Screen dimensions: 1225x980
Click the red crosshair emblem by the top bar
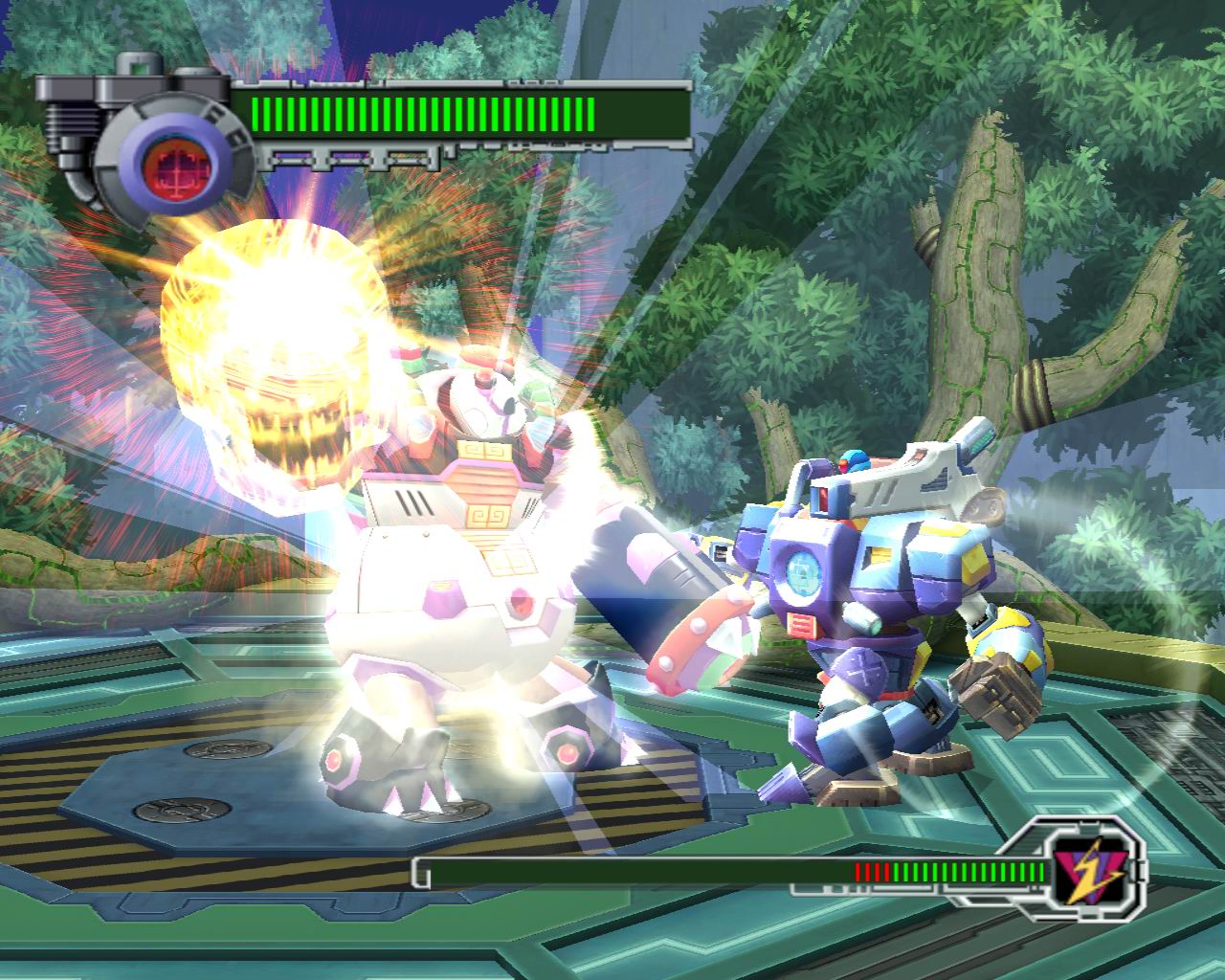(167, 159)
